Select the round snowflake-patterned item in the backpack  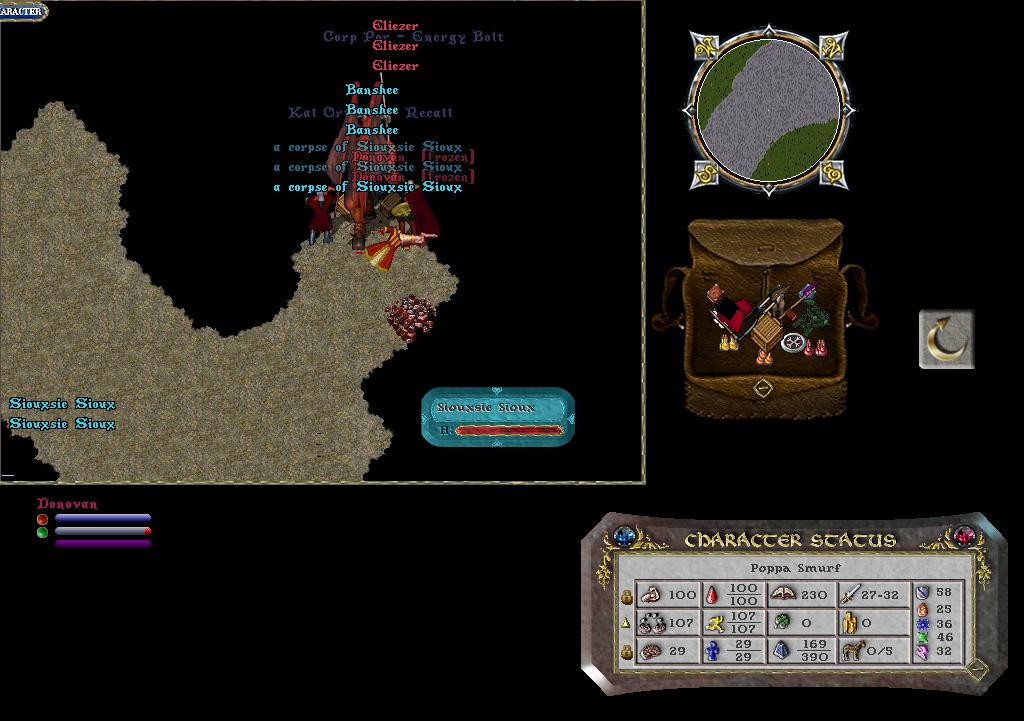point(794,342)
